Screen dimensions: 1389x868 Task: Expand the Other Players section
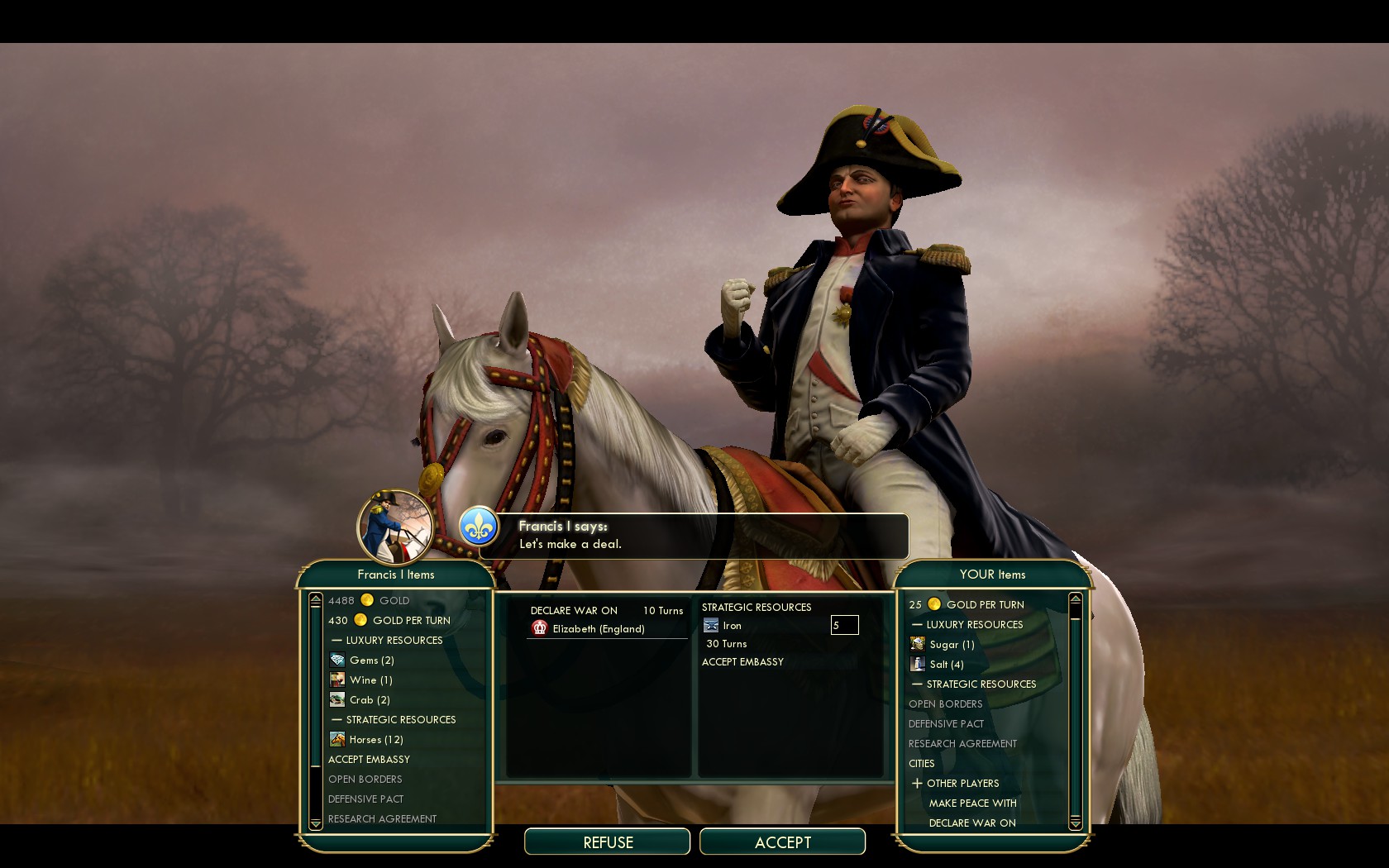tap(917, 783)
